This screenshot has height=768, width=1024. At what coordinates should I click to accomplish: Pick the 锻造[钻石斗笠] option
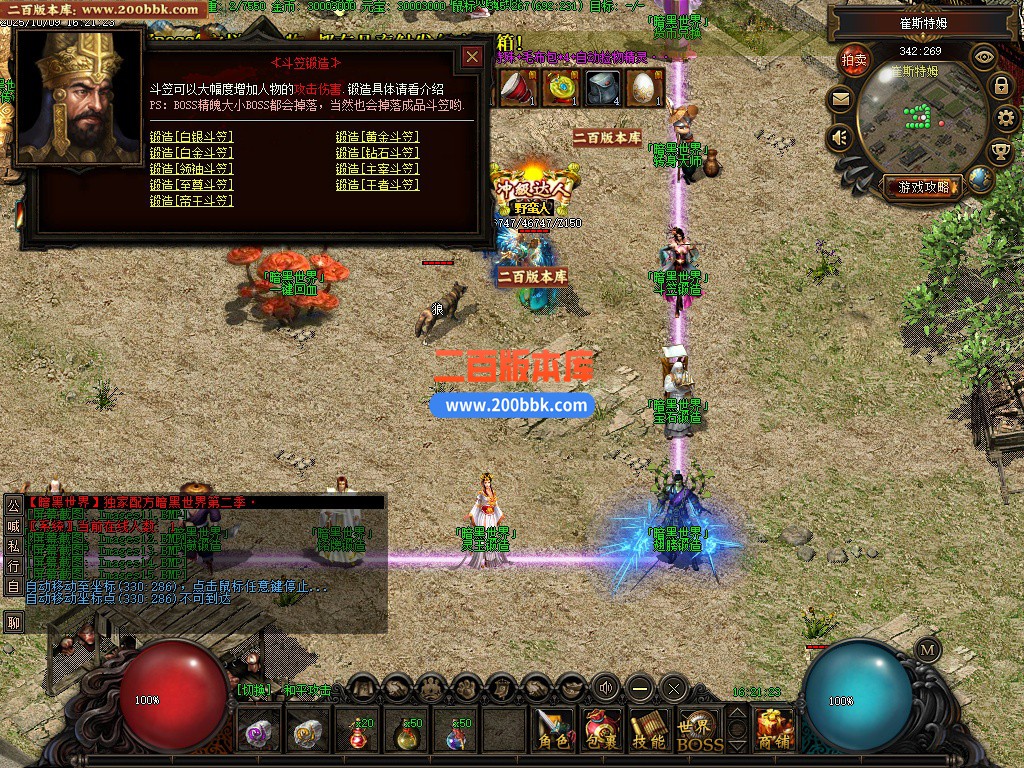coord(377,153)
